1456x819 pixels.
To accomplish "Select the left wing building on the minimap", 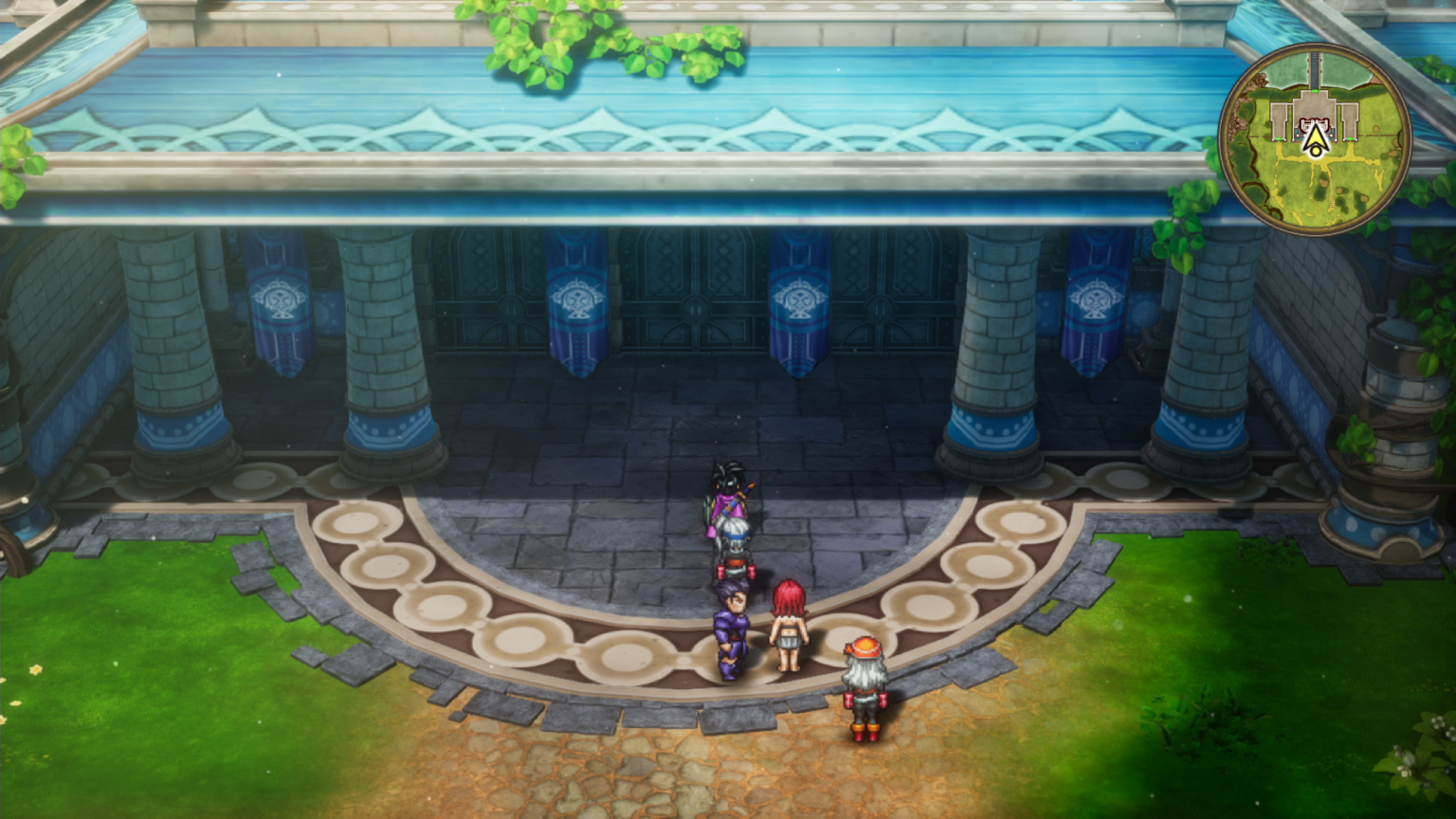I will (x=1279, y=120).
